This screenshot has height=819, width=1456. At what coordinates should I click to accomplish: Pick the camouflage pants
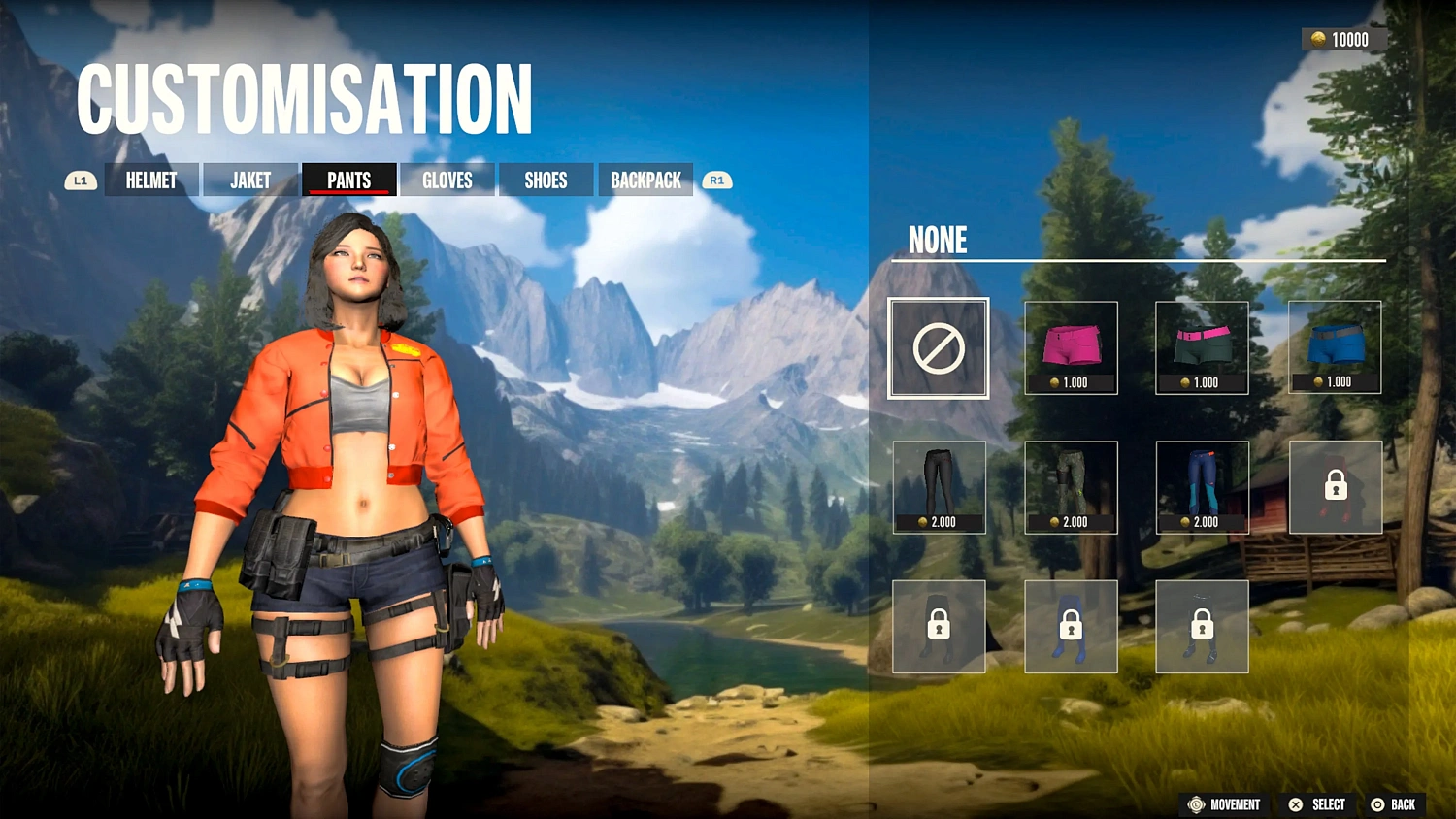pos(1071,487)
